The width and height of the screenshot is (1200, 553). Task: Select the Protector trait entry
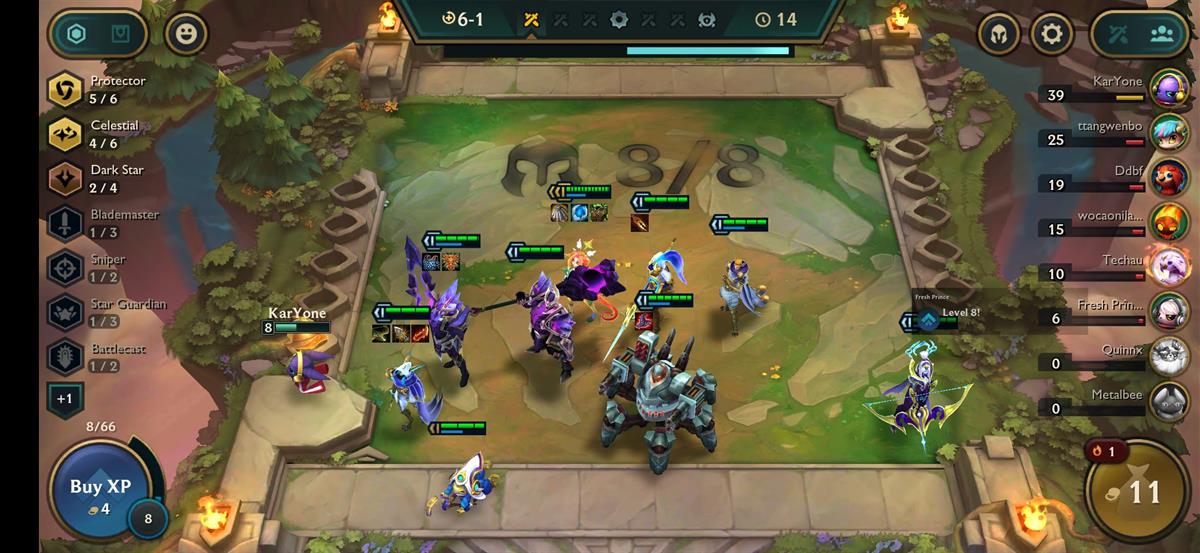[66, 90]
